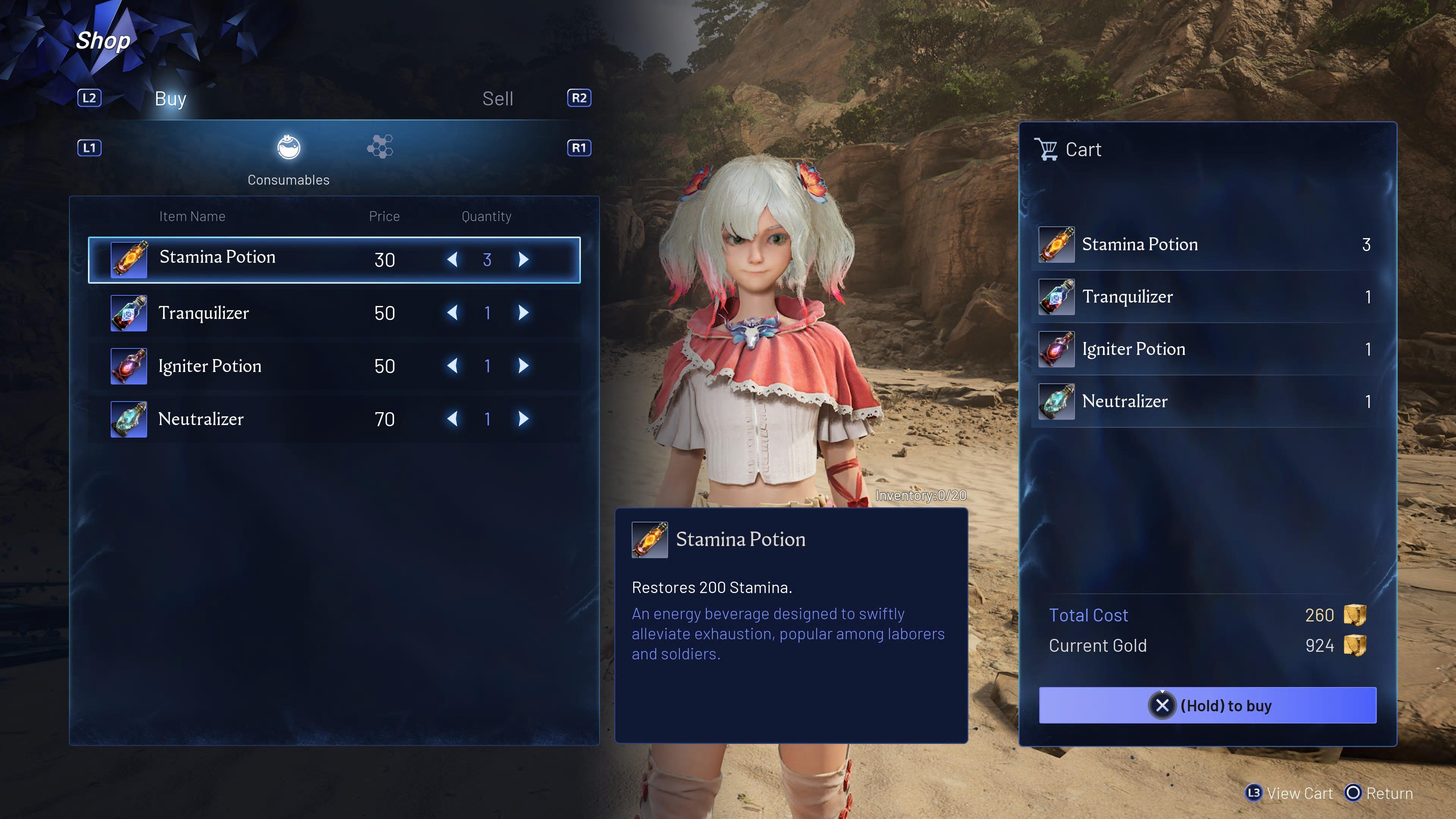Image resolution: width=1456 pixels, height=819 pixels.
Task: Confirm purchase with Hold to buy button
Action: (x=1207, y=705)
